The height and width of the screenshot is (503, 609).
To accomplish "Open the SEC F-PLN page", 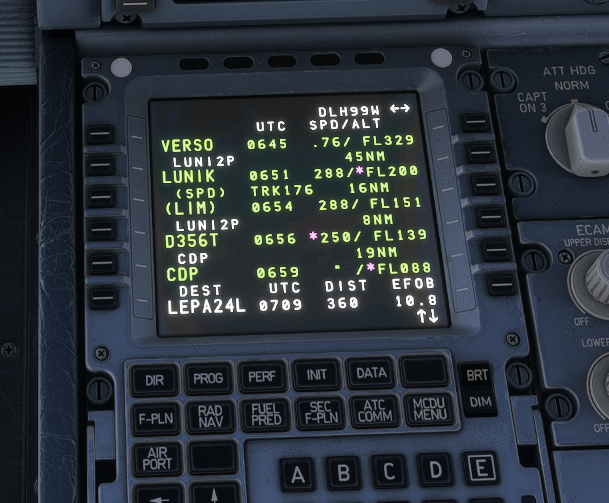I will (x=320, y=412).
